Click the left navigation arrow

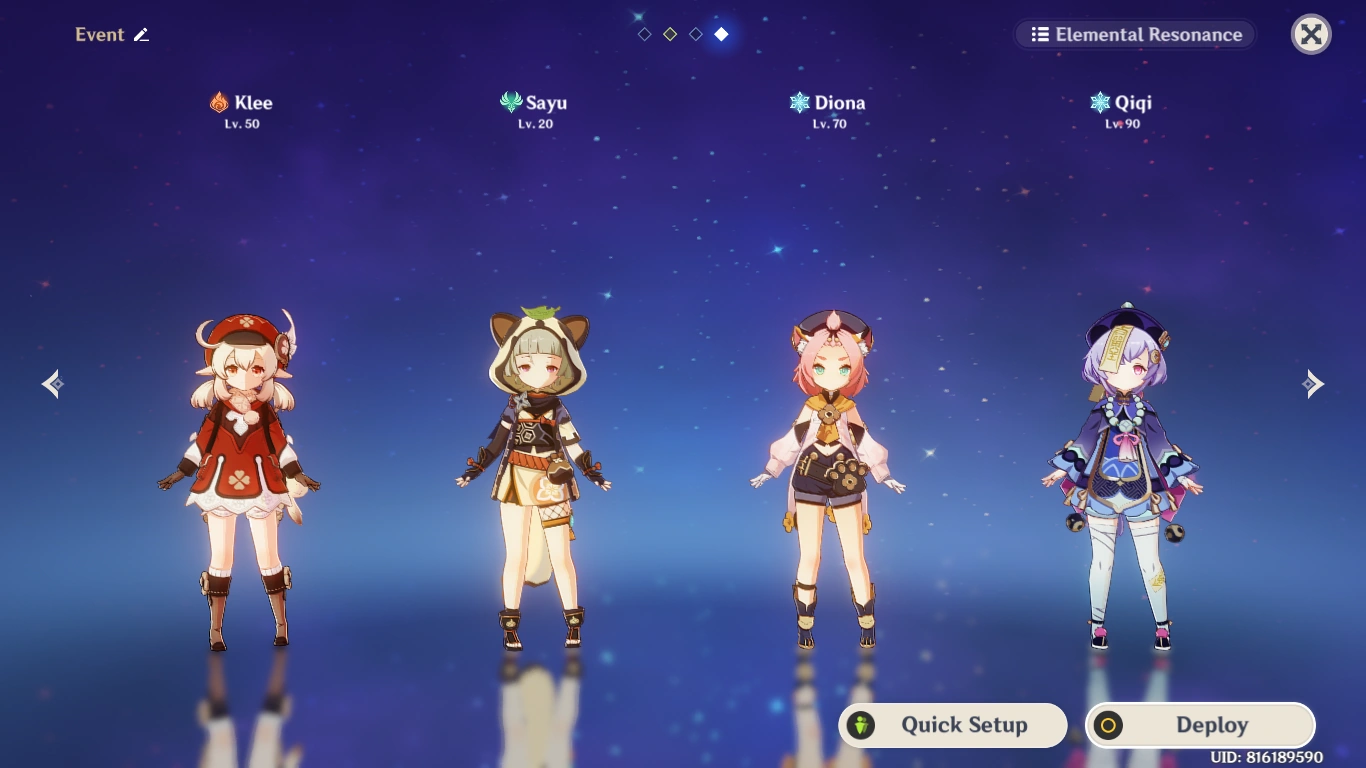pos(53,383)
